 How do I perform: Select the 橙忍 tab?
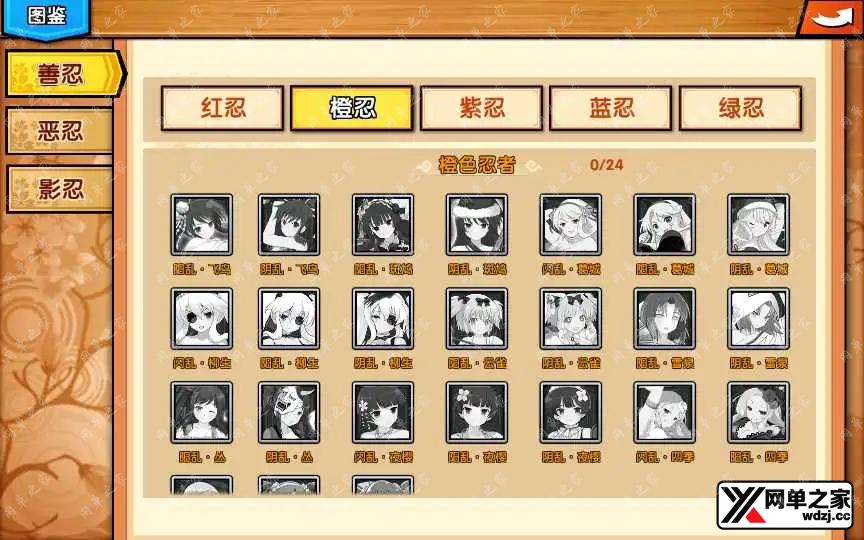tap(351, 108)
